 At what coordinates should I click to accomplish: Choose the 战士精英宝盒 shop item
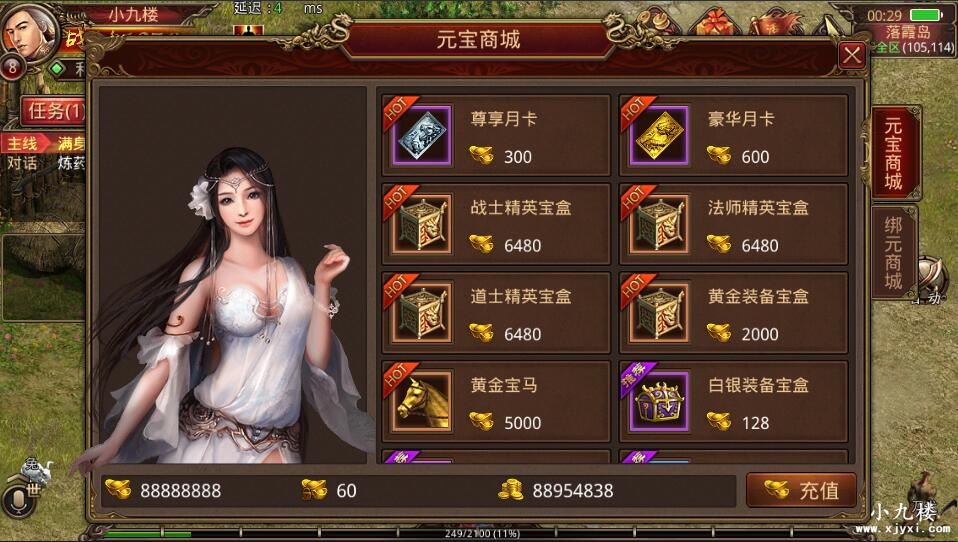pyautogui.click(x=496, y=224)
